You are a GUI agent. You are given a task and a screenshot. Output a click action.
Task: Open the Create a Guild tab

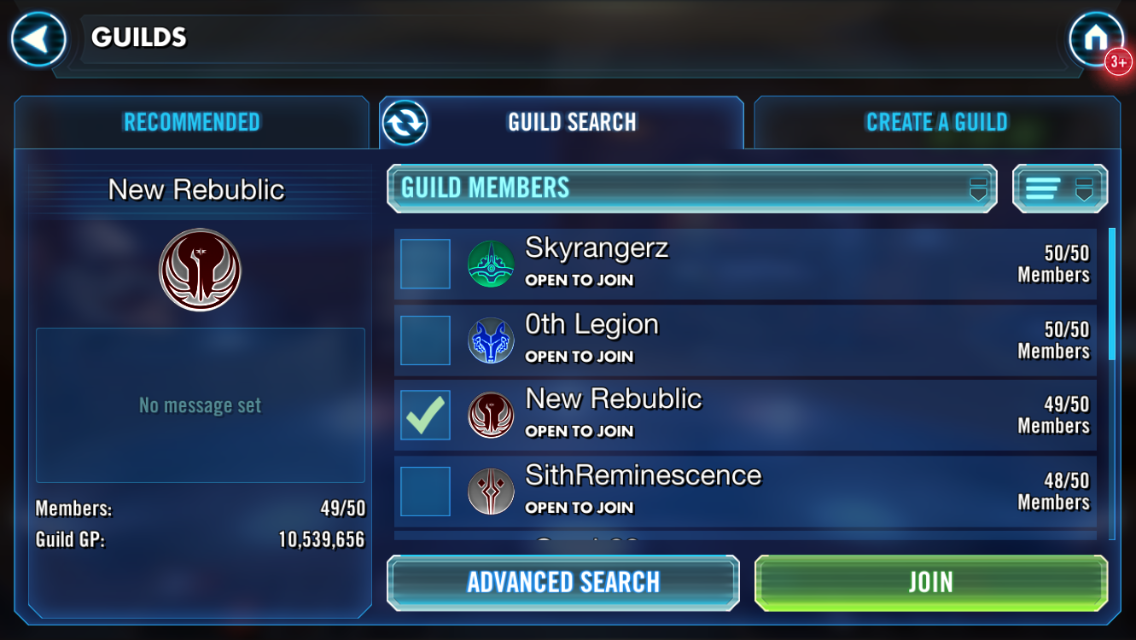(x=936, y=123)
